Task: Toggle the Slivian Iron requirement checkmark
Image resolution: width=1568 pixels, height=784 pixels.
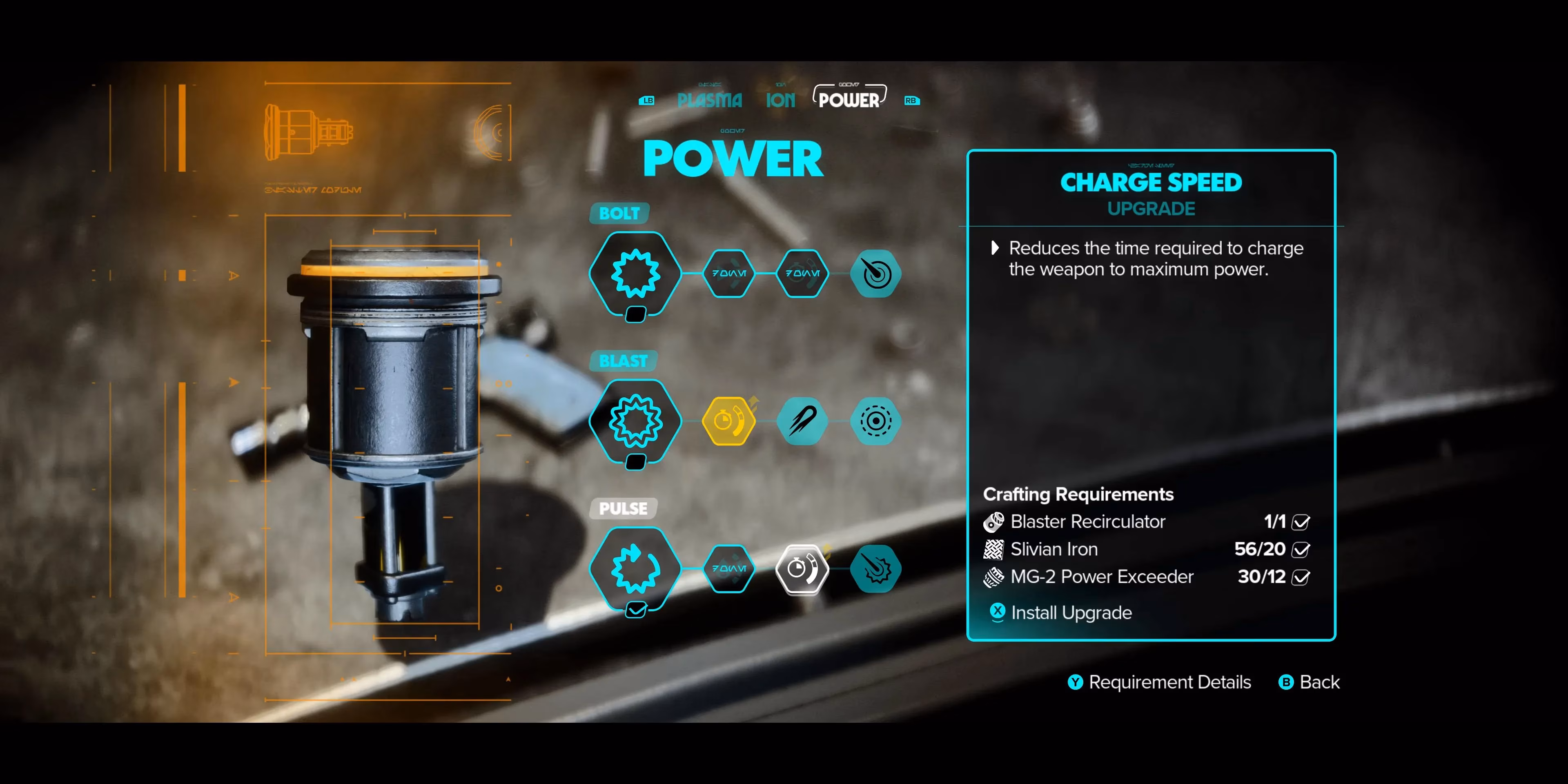Action: point(1301,550)
